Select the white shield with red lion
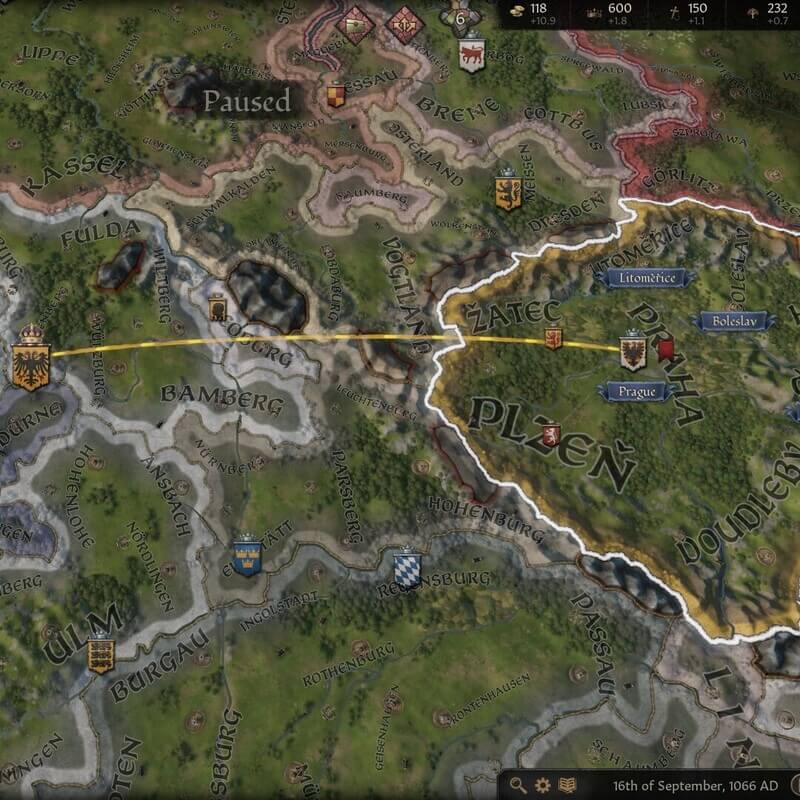800x800 pixels. (472, 53)
